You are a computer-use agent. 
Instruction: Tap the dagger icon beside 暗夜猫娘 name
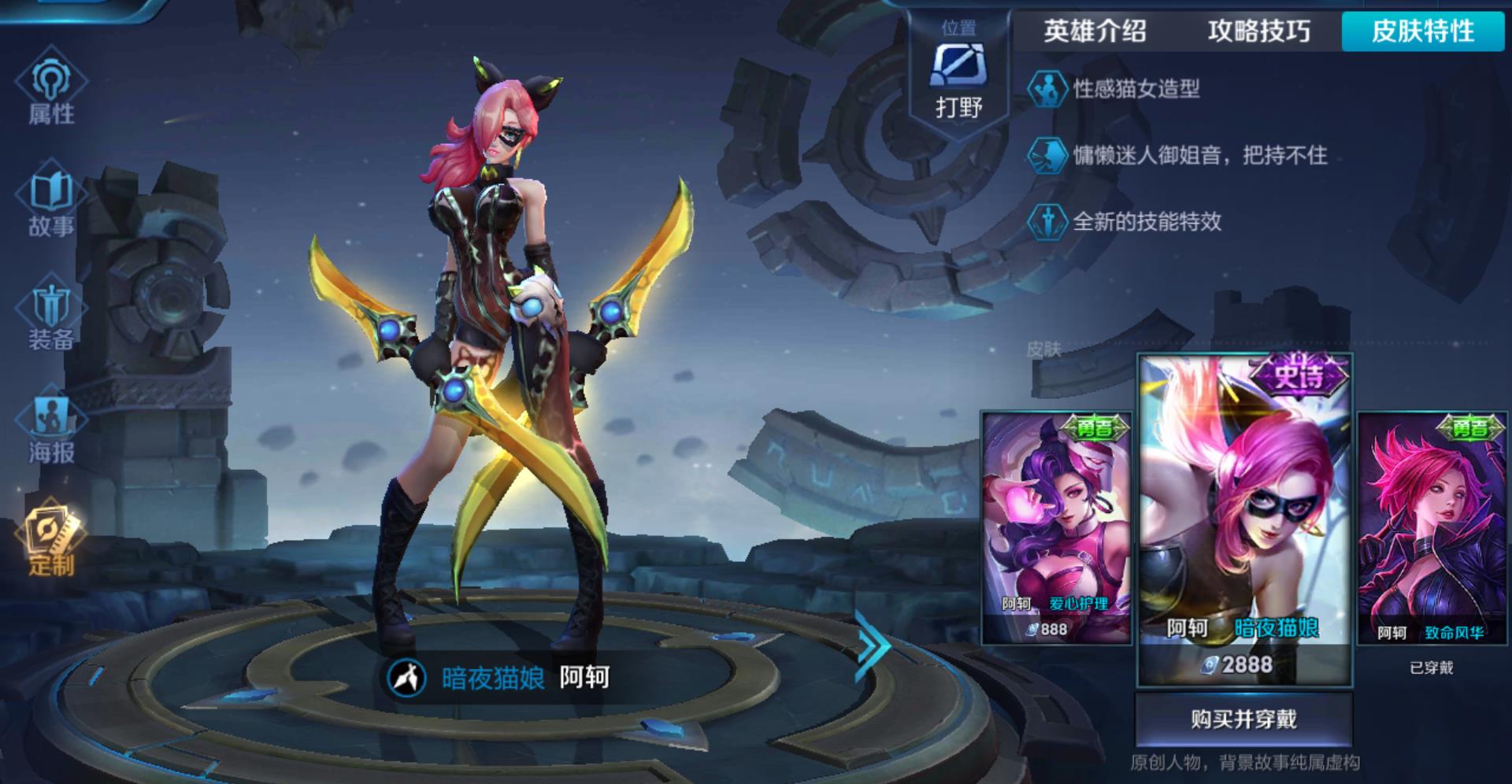(x=407, y=678)
